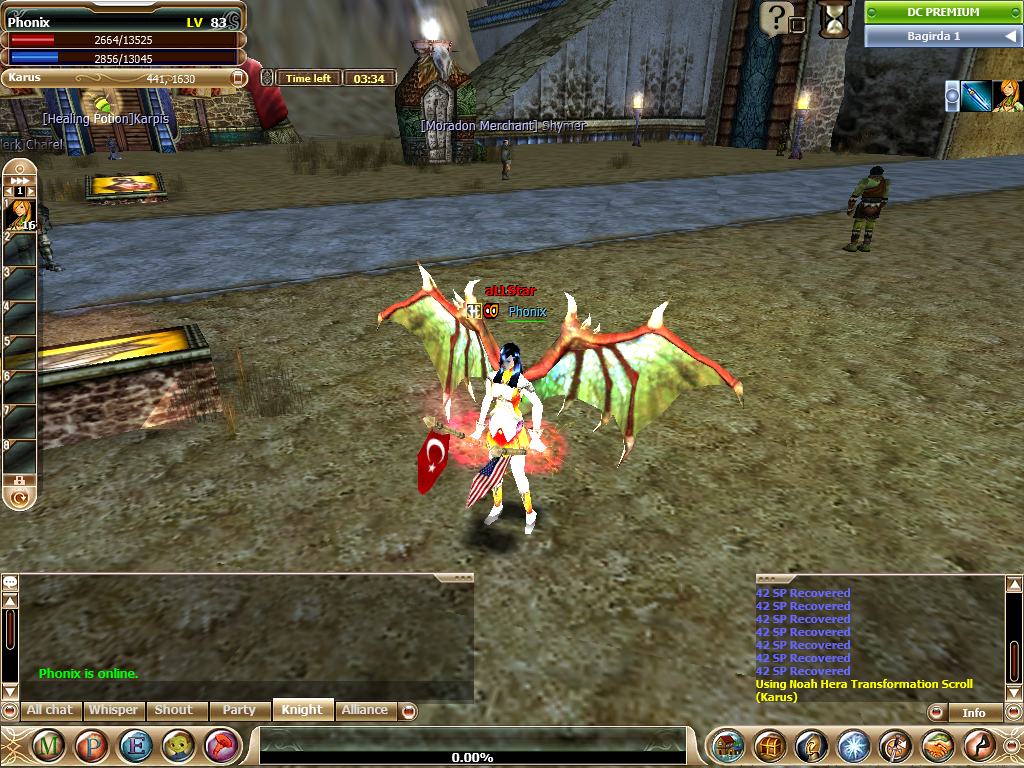This screenshot has width=1024, height=768.
Task: Select the Shout chat tab
Action: (174, 710)
